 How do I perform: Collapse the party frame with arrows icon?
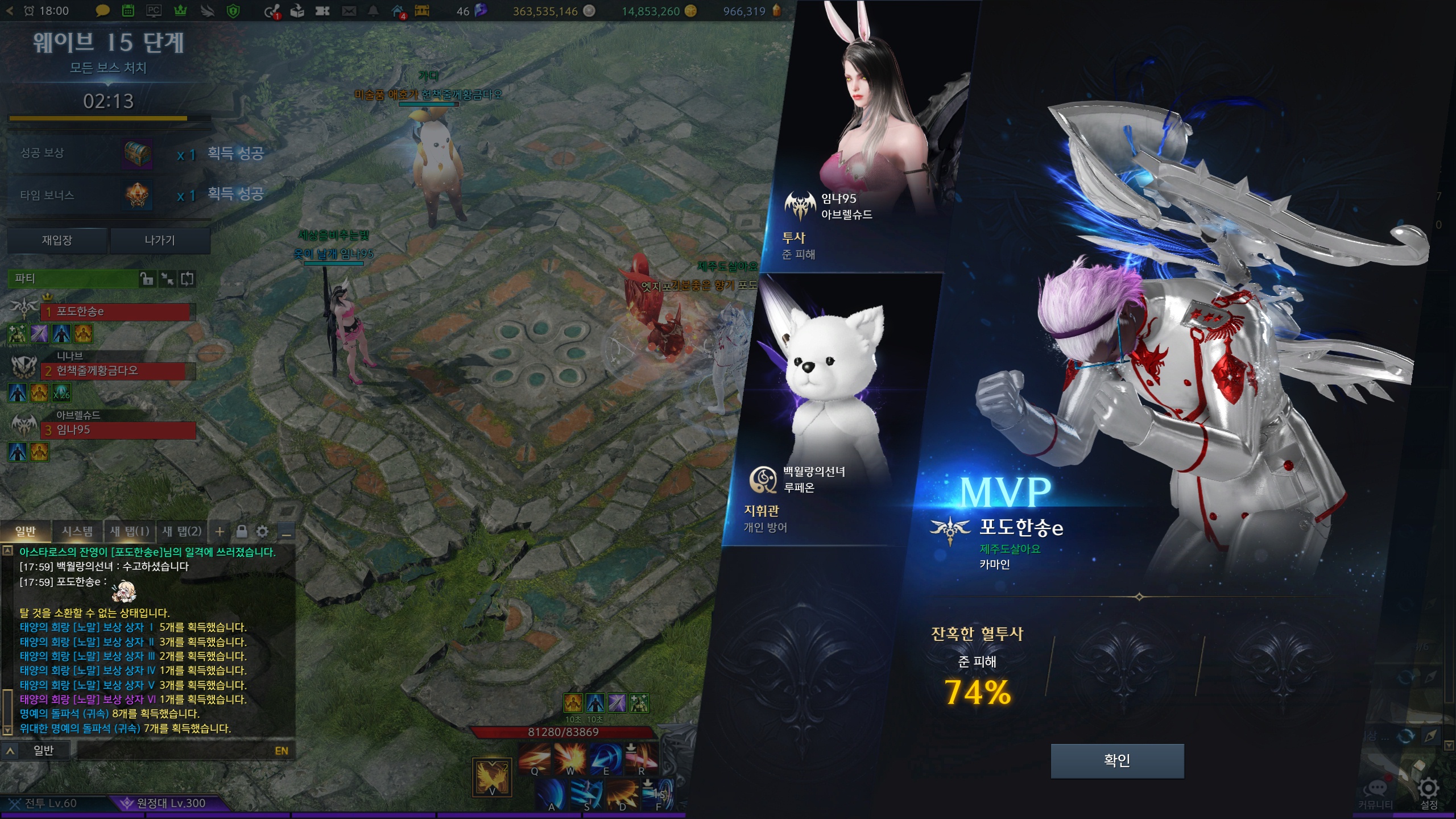click(x=167, y=279)
